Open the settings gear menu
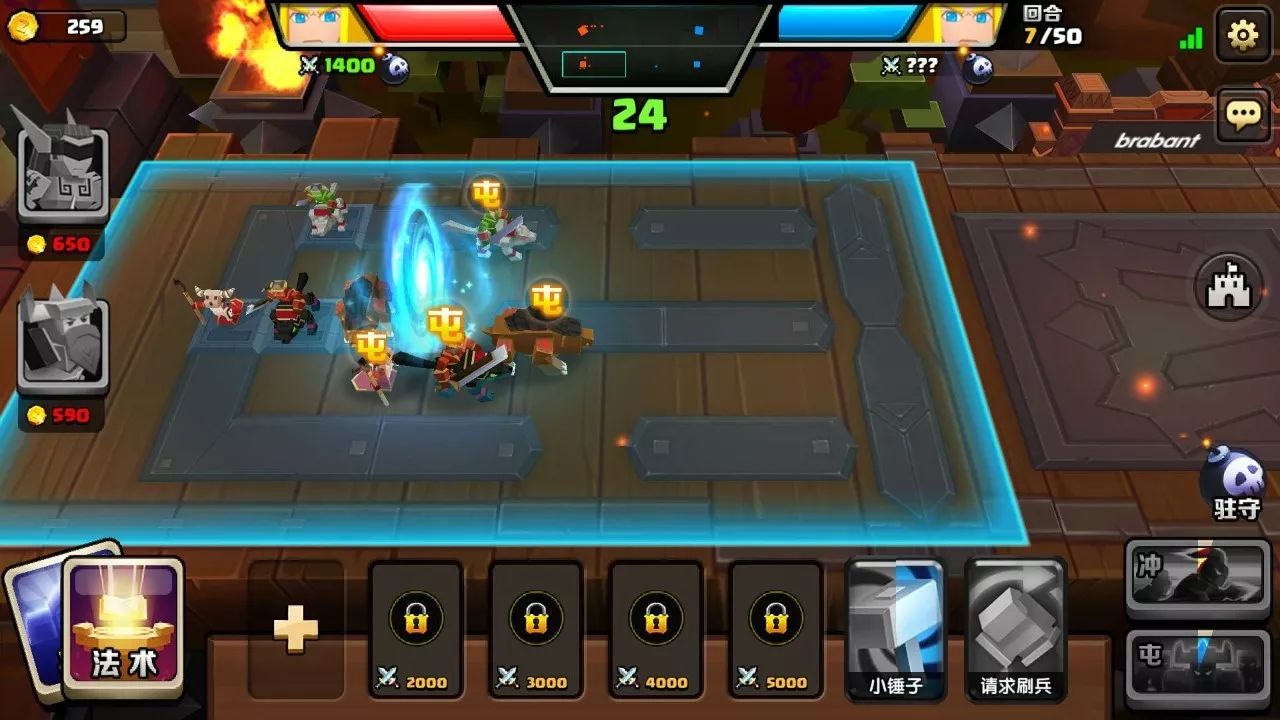Viewport: 1280px width, 720px height. click(1242, 36)
